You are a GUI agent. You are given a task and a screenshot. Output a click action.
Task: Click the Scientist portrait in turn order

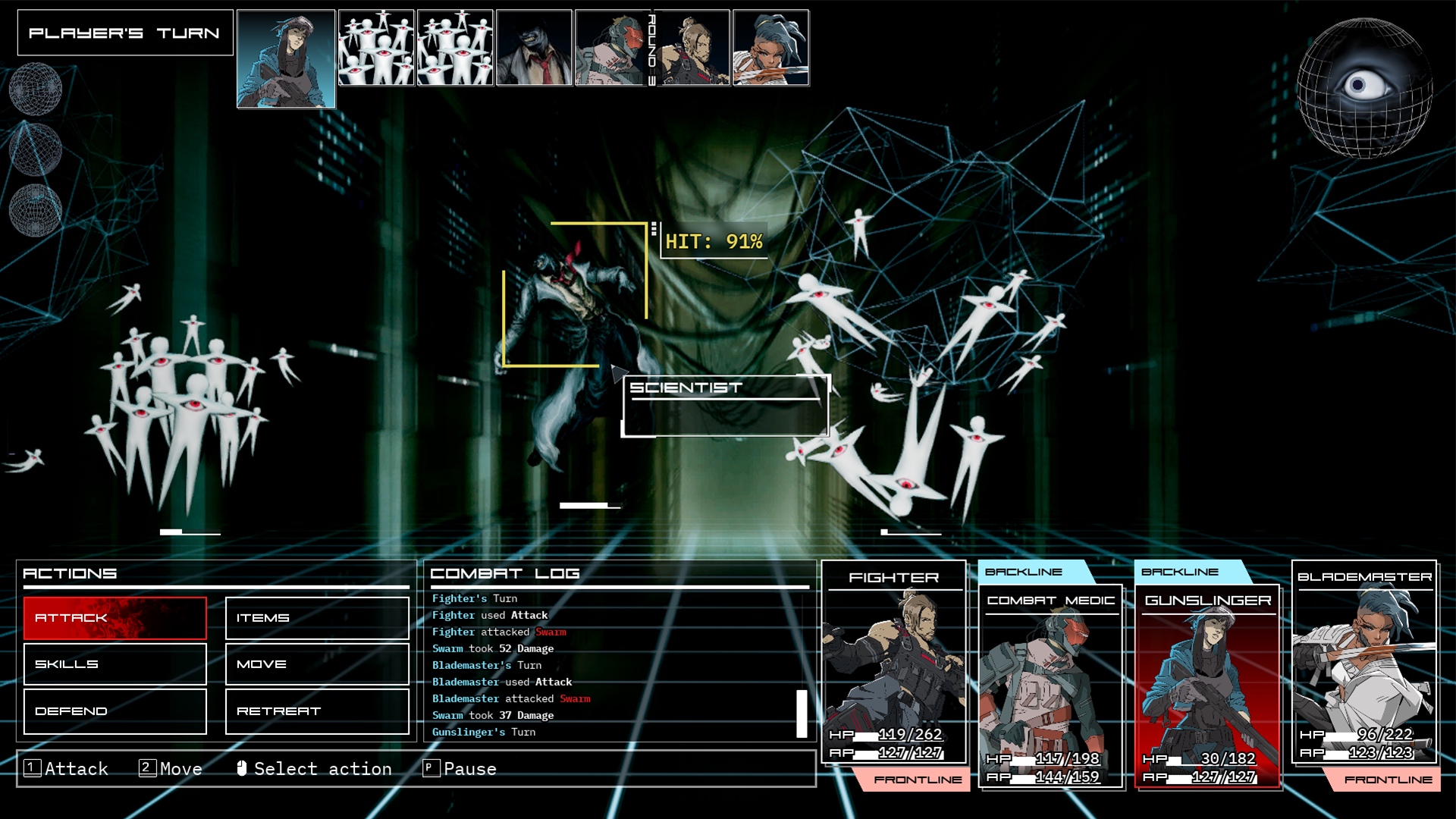click(534, 48)
